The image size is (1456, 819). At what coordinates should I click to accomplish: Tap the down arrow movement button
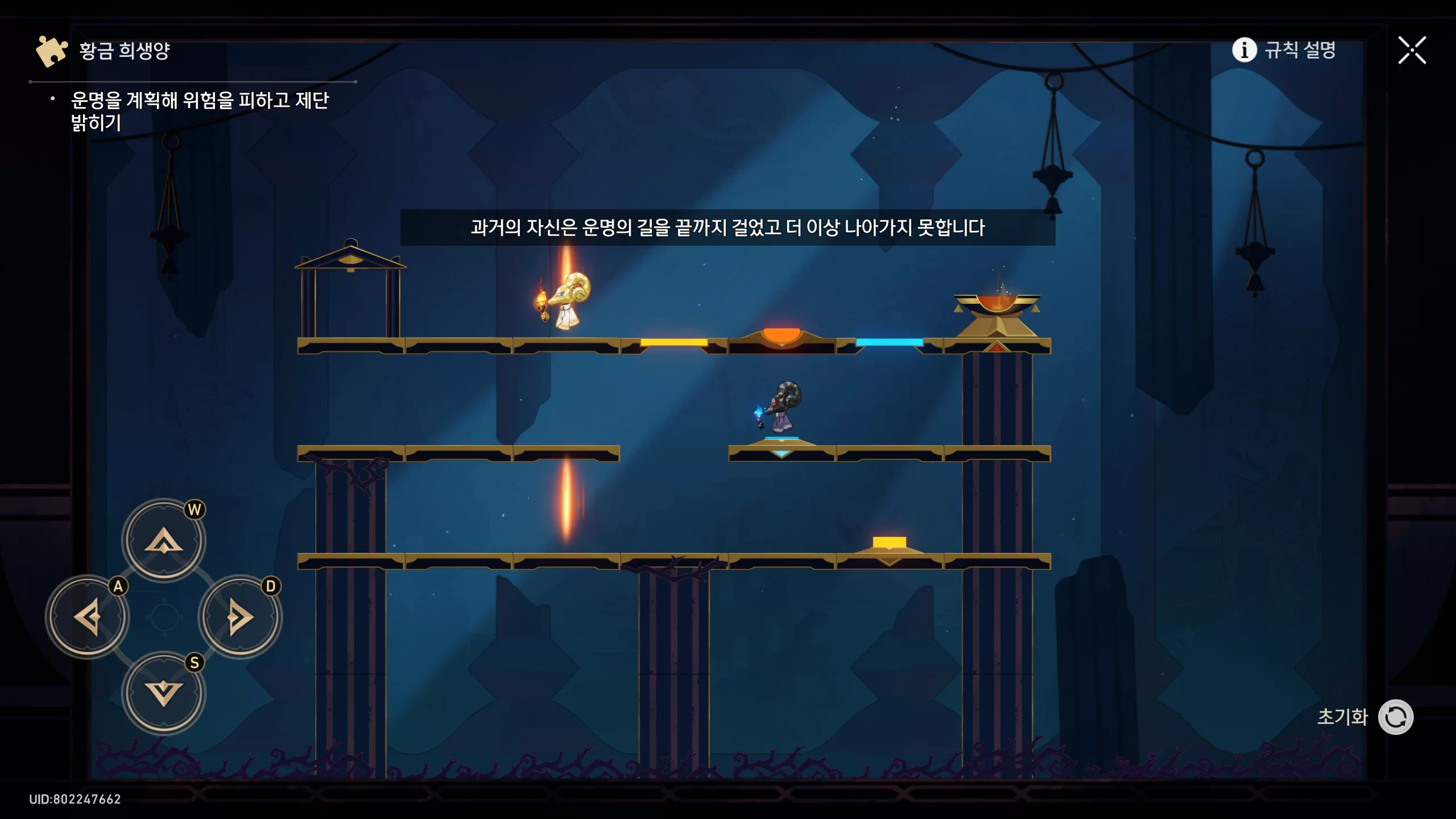(164, 693)
